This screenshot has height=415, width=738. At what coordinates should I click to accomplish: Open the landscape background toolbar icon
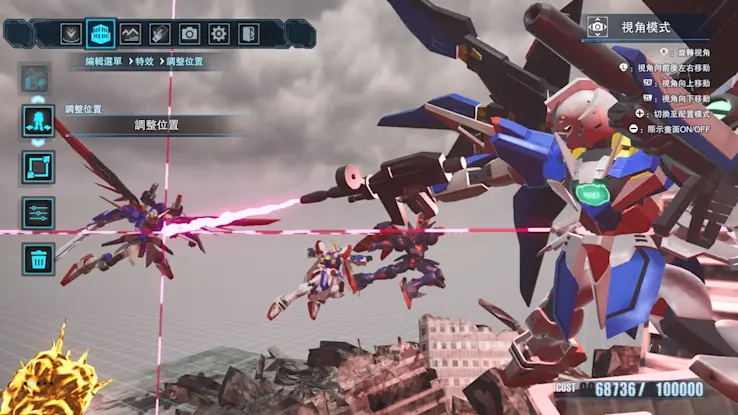[130, 33]
